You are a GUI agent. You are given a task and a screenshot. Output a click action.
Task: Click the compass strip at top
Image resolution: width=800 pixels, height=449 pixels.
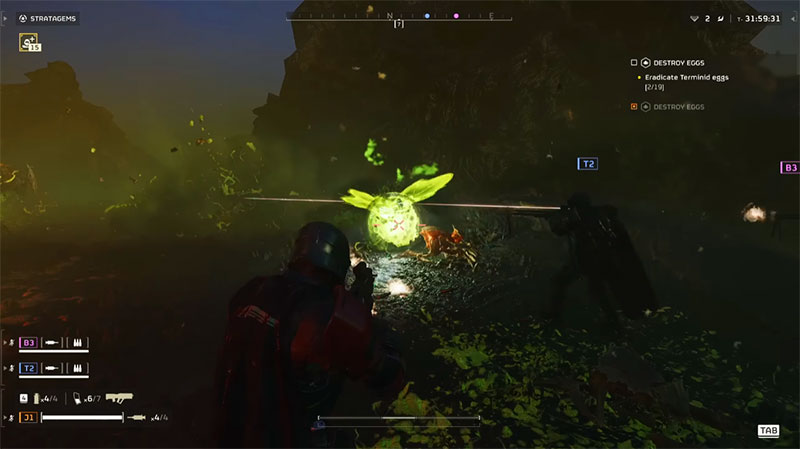[400, 17]
